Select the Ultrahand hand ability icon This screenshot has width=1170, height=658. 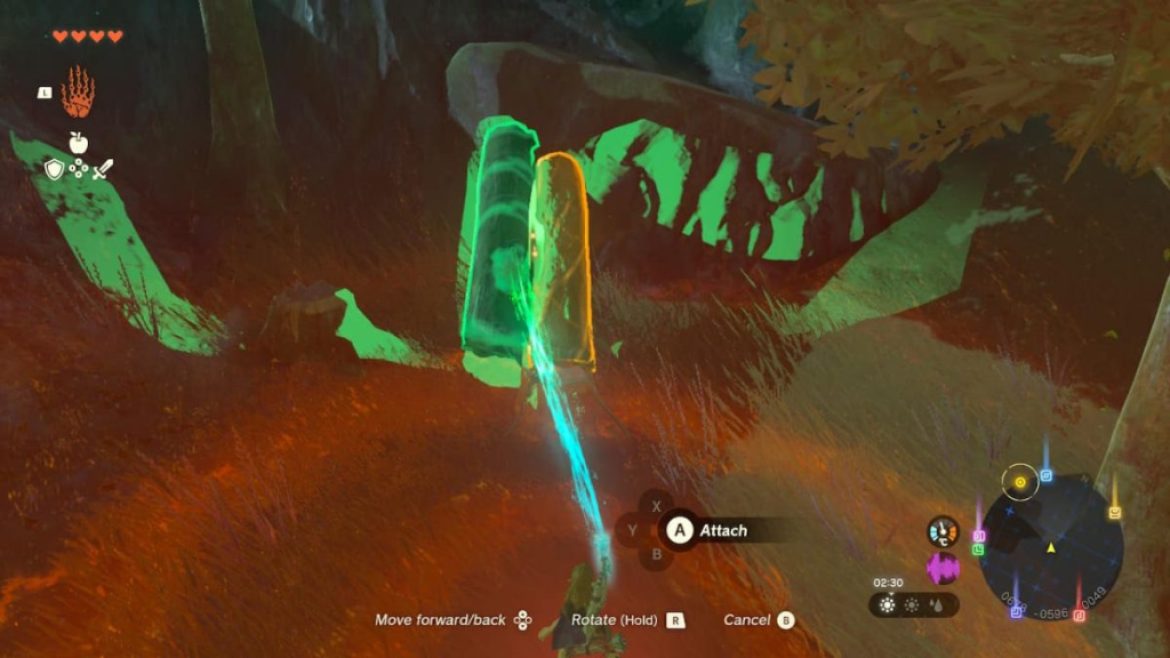pos(77,92)
